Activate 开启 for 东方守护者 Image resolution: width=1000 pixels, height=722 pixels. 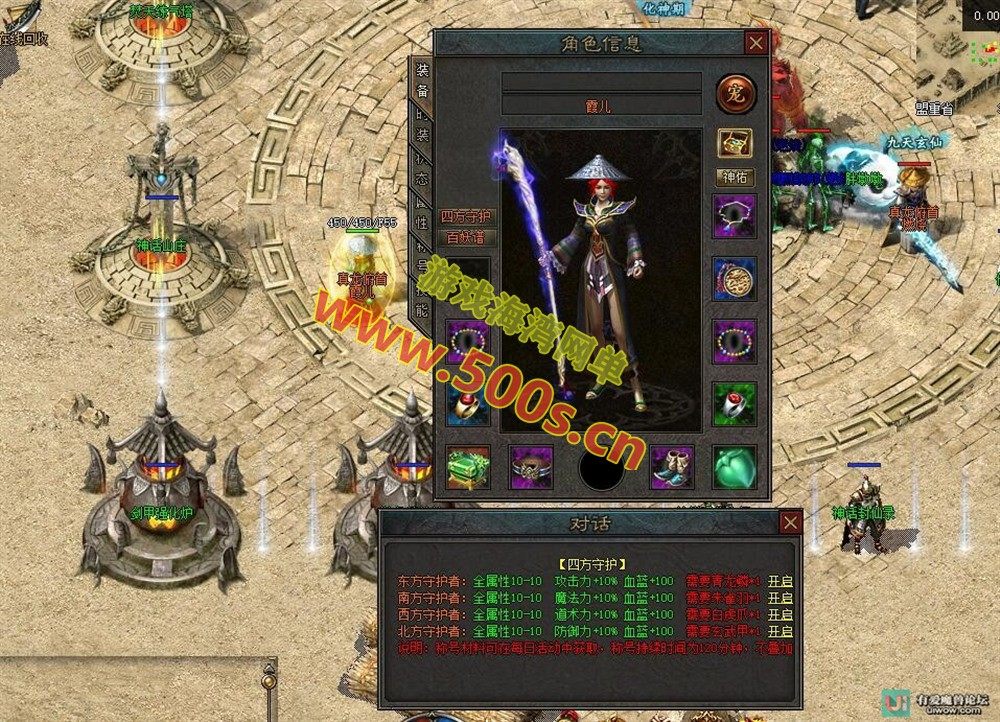(780, 581)
